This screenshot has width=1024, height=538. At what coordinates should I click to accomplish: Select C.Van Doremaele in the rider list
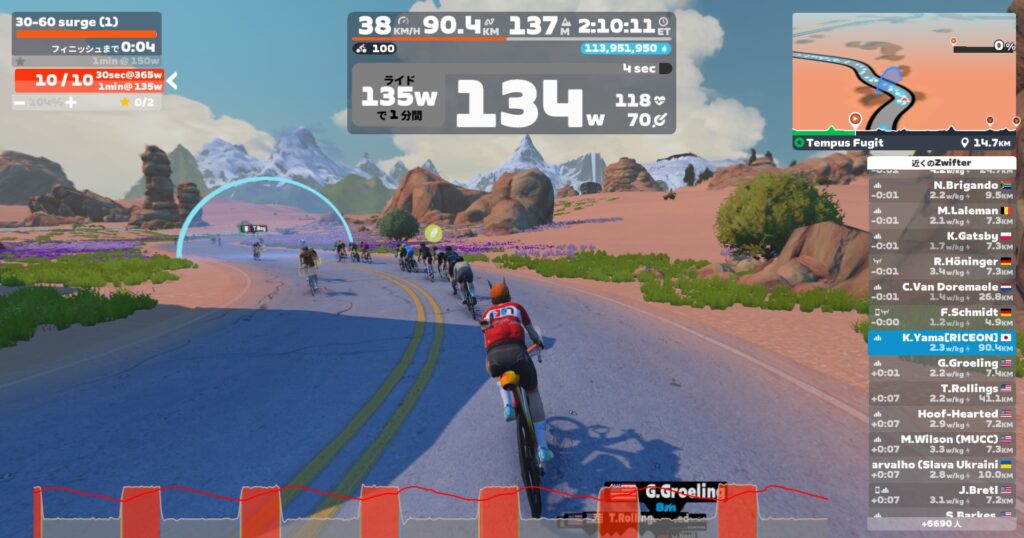[941, 291]
